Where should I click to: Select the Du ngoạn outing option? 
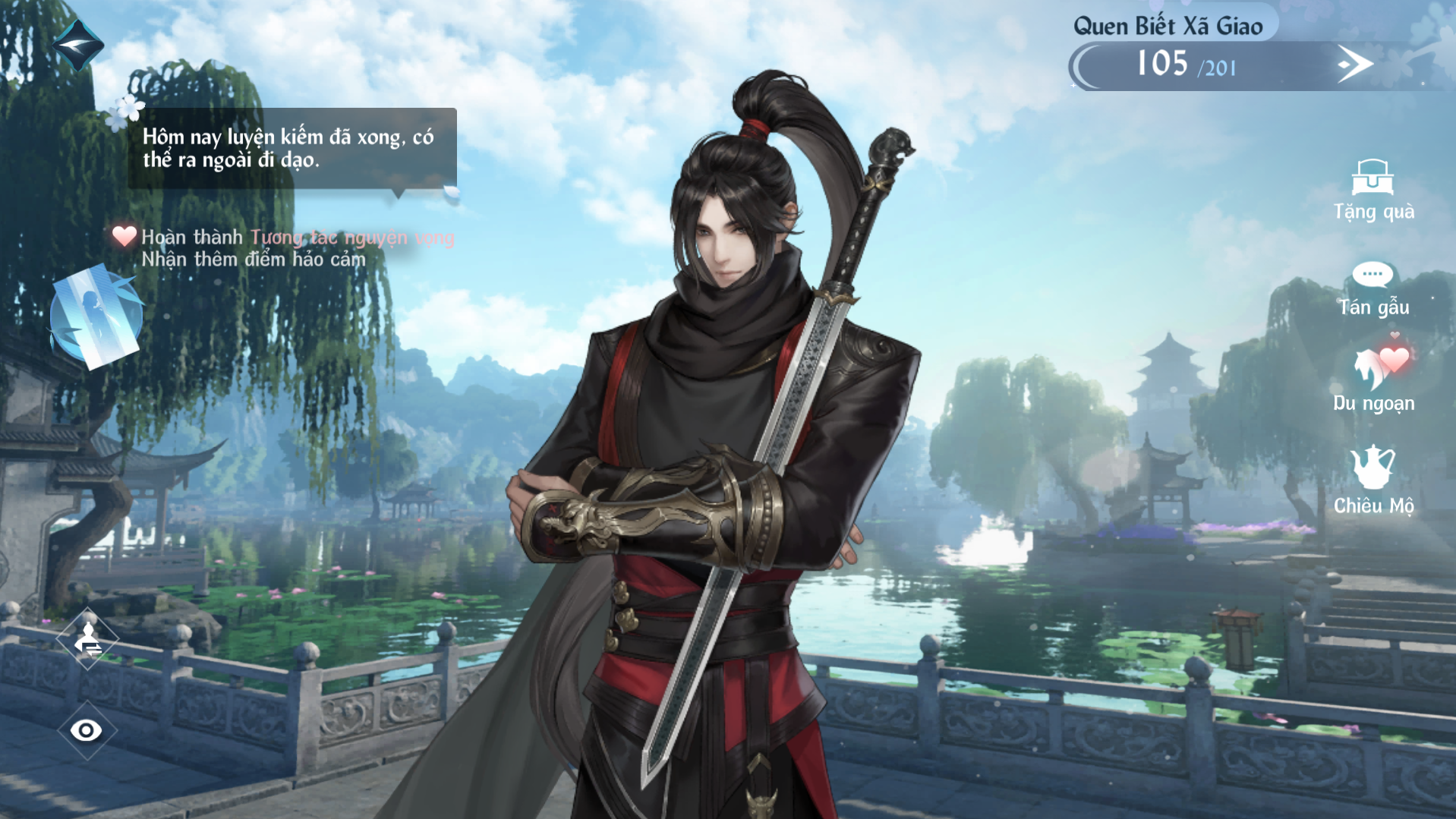(1374, 381)
